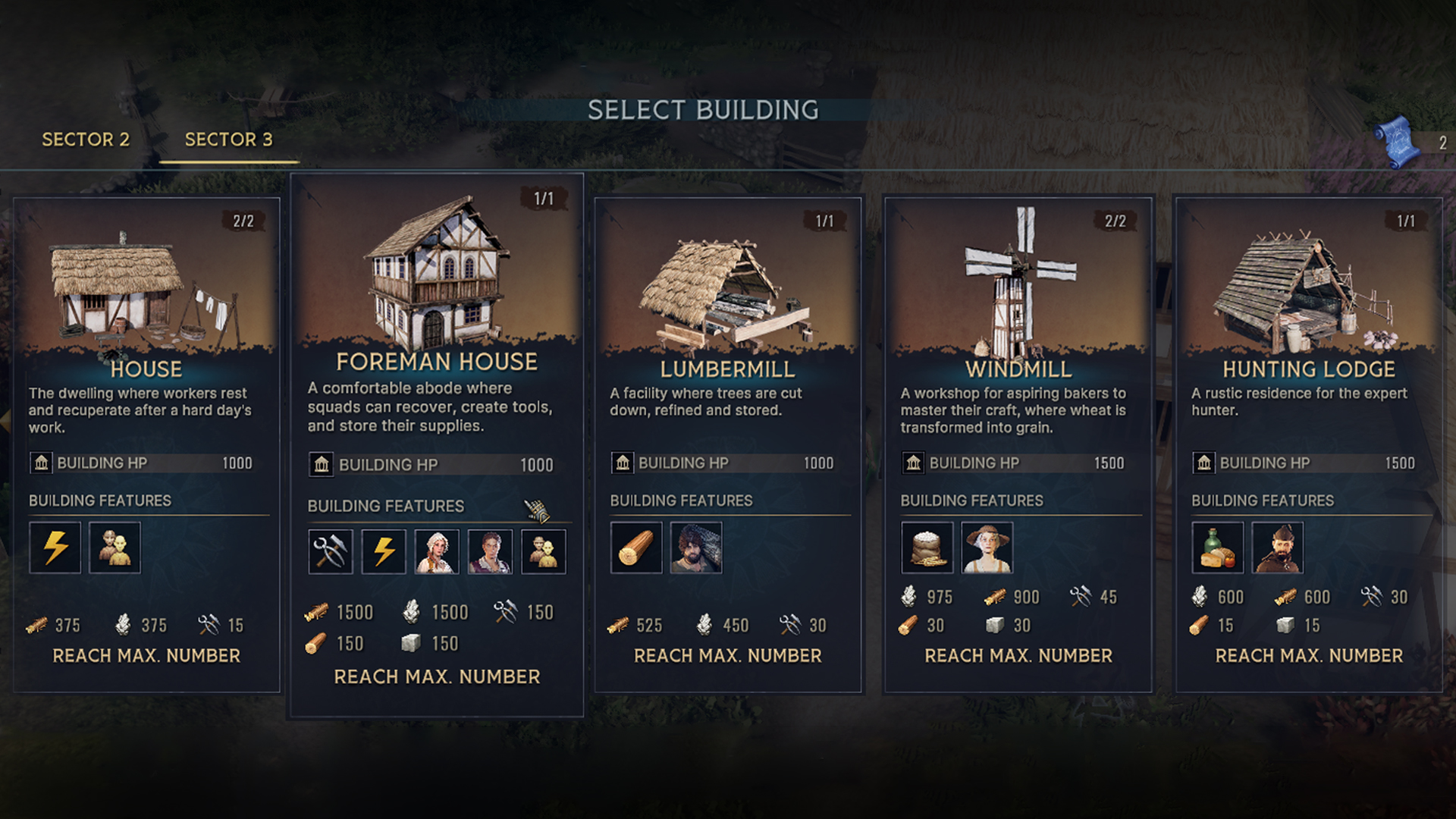The image size is (1456, 819).
Task: Inspect Foreman House white-bonnet woman portrait
Action: (x=437, y=551)
